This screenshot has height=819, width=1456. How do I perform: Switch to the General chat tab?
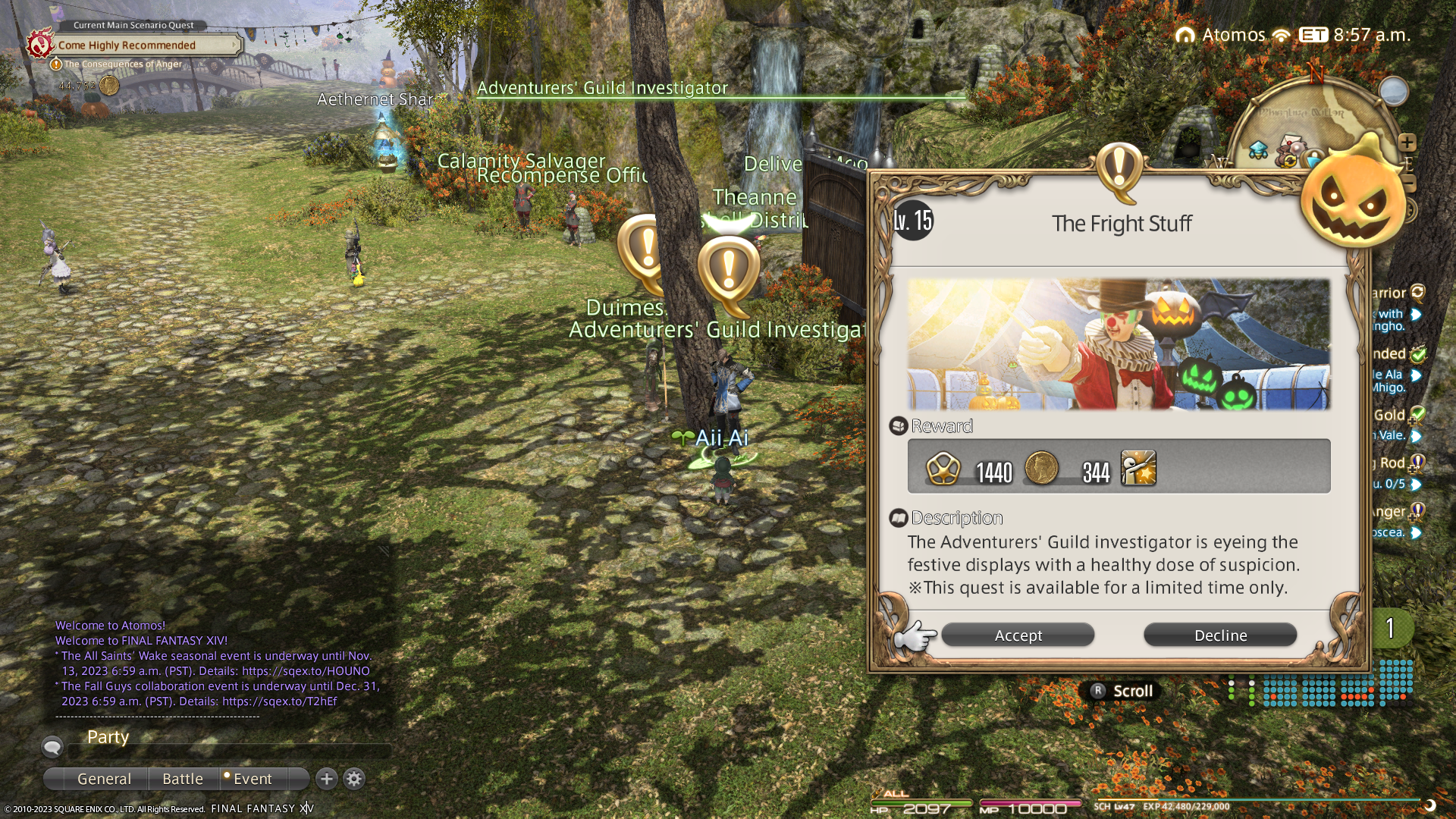[x=104, y=779]
